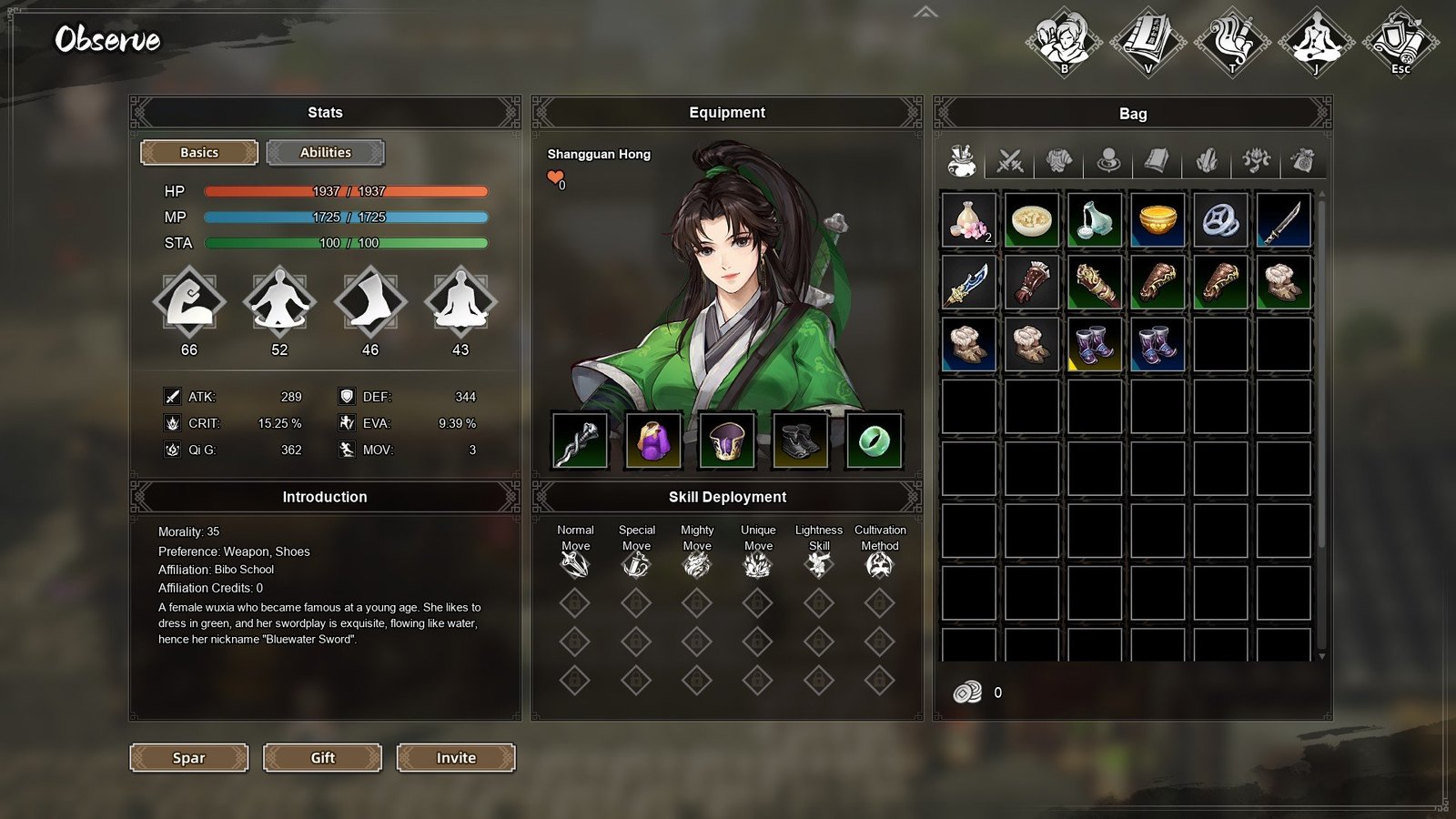Viewport: 1456px width, 819px height.
Task: Inspect the equipped purple hat slot
Action: click(x=726, y=440)
